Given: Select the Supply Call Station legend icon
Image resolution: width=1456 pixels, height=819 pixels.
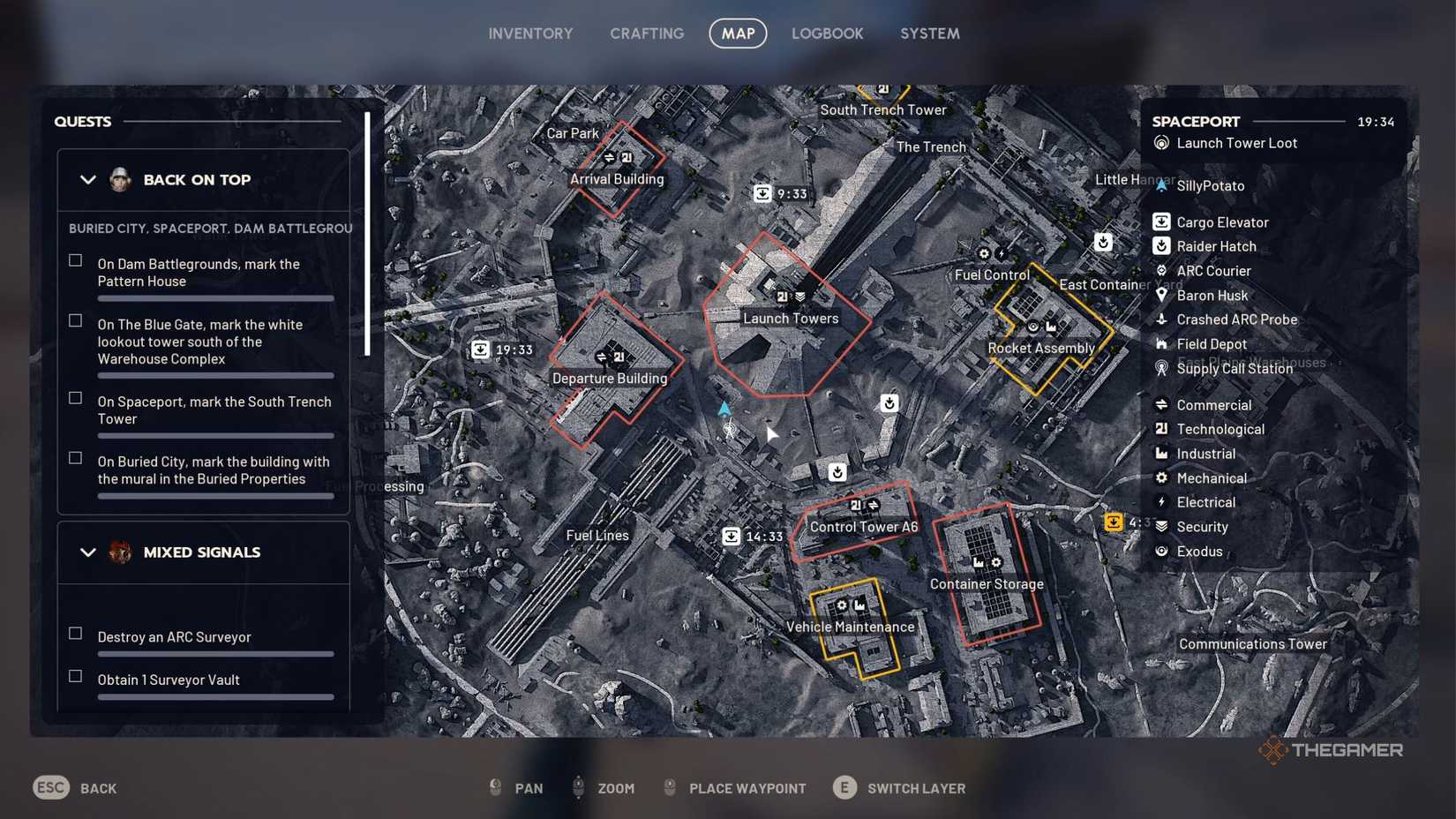Looking at the screenshot, I should pos(1160,368).
